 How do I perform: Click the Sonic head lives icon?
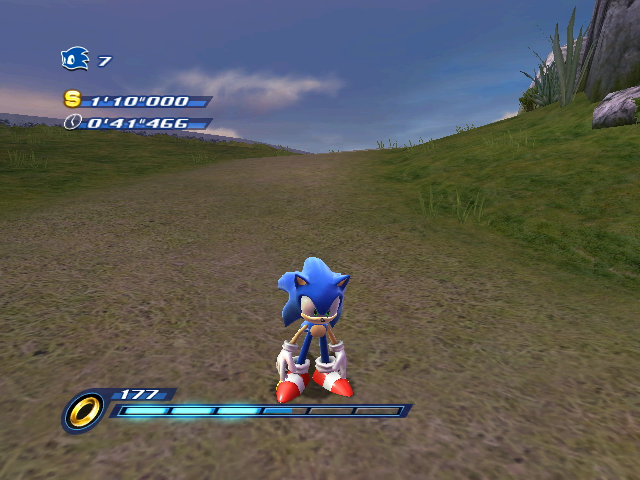coord(75,59)
